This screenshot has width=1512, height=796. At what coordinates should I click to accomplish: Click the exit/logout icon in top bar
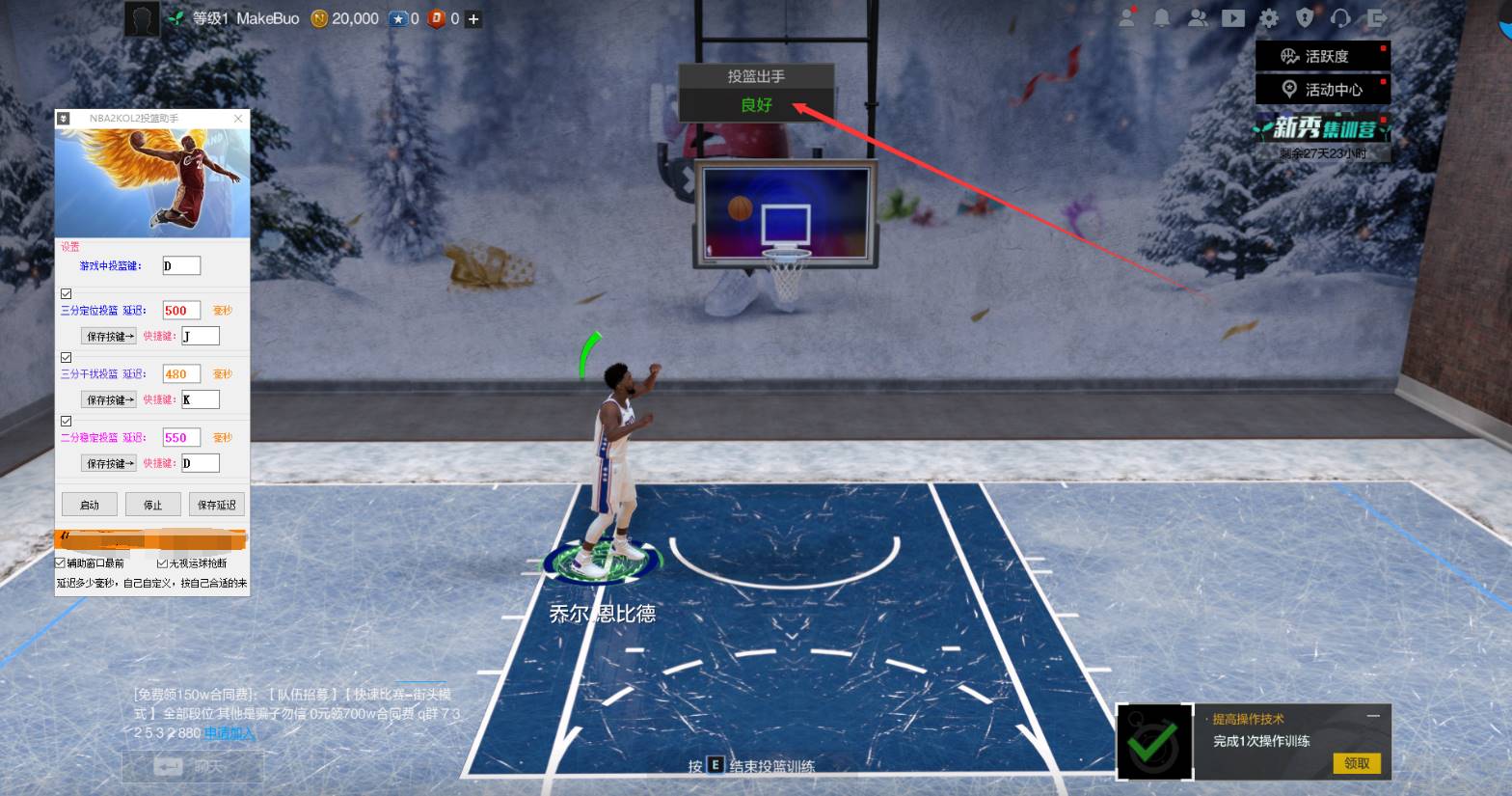pyautogui.click(x=1375, y=17)
